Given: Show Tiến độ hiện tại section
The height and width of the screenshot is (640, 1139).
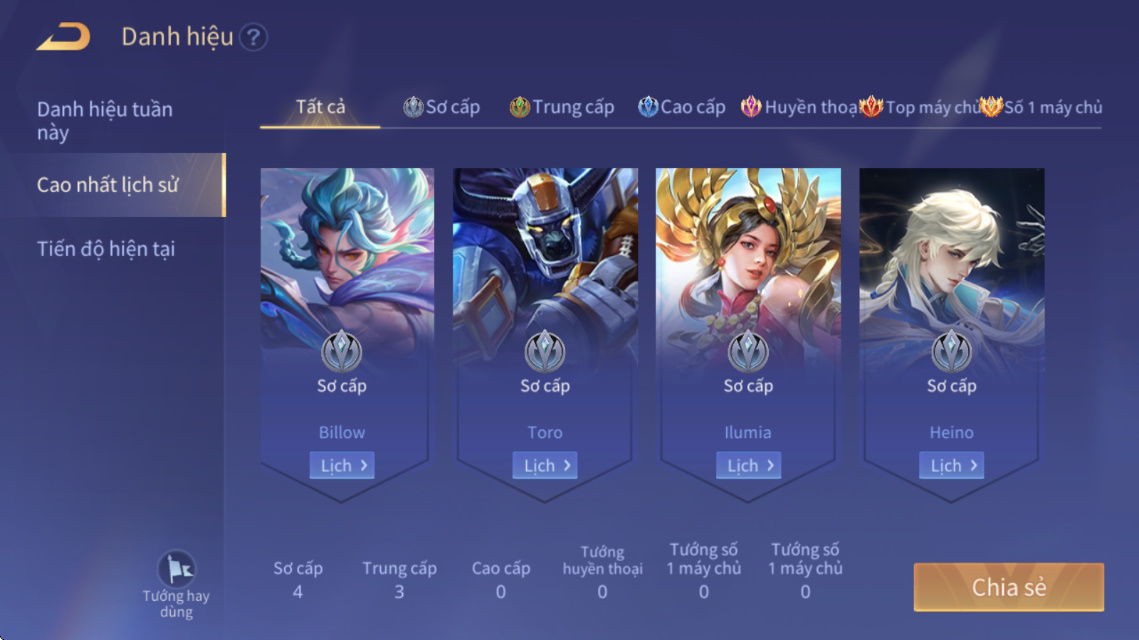Looking at the screenshot, I should point(106,249).
